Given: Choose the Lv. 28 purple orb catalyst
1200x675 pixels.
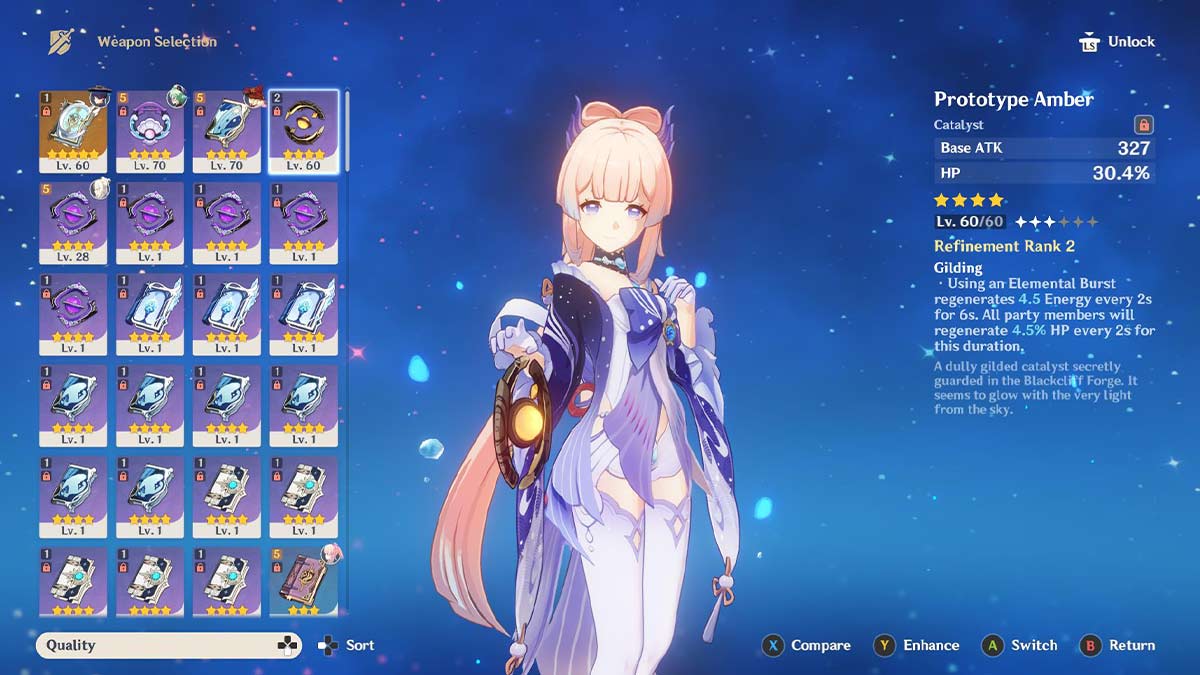Looking at the screenshot, I should 73,222.
